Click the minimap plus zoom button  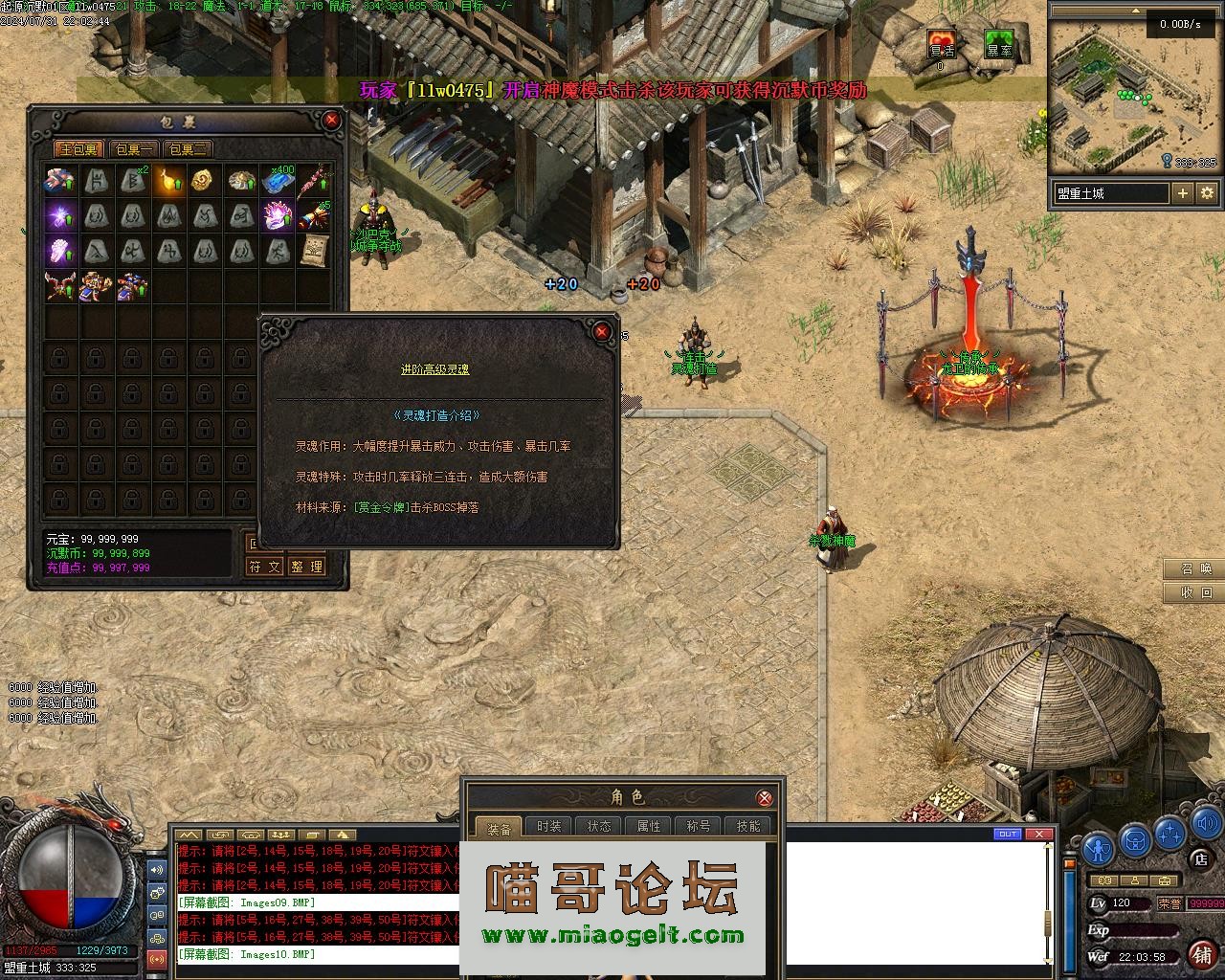coord(1183,193)
